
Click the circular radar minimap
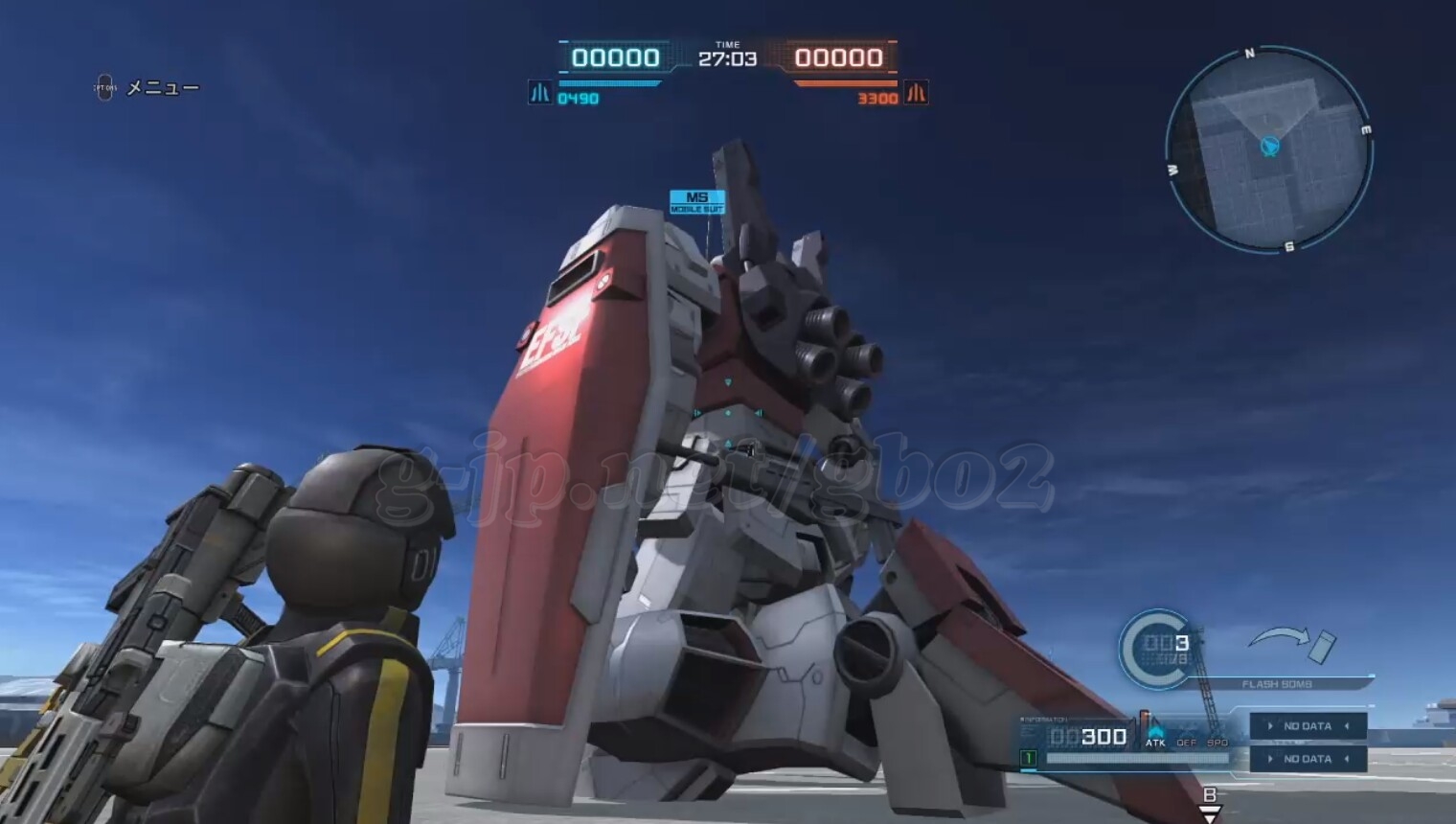tap(1269, 151)
